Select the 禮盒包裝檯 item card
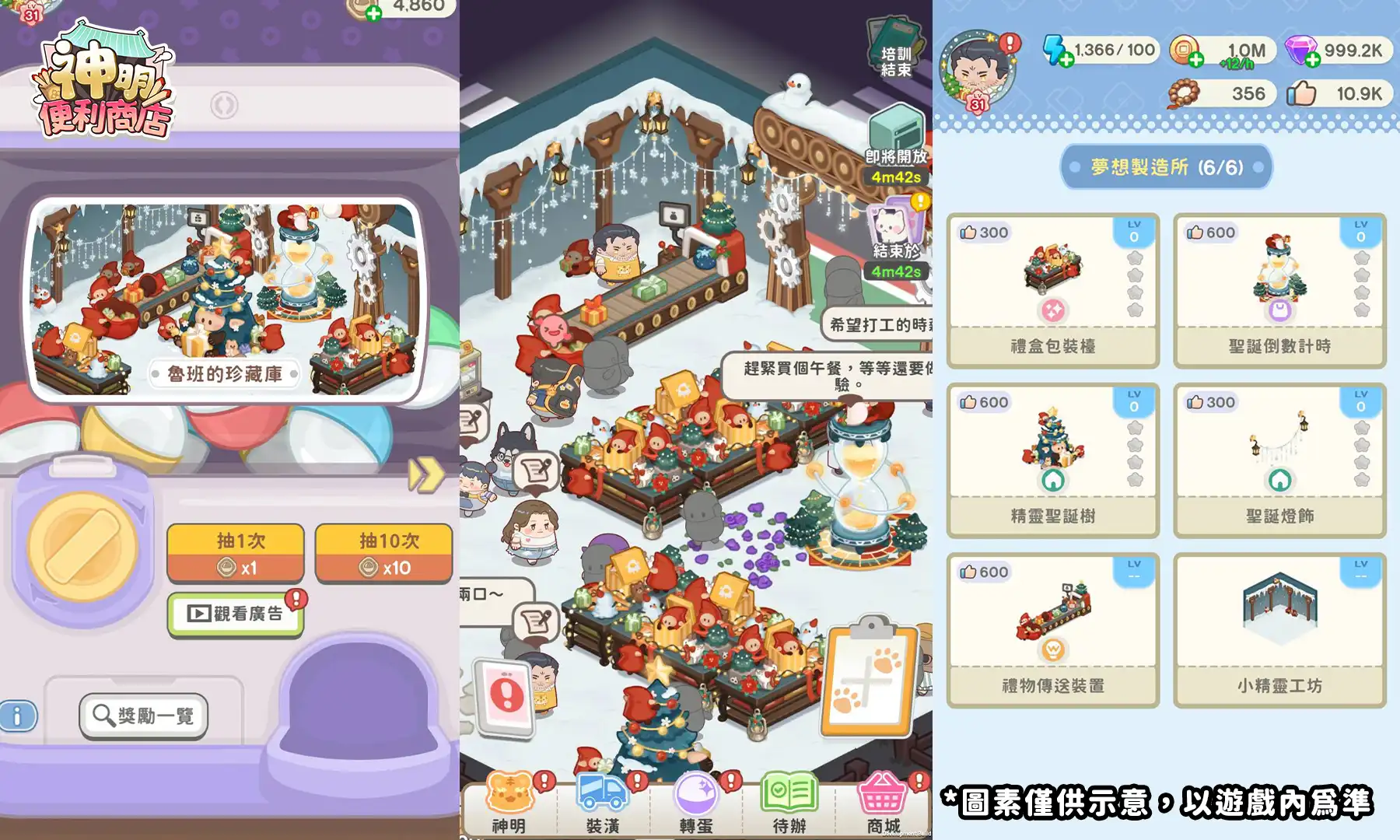 (x=1052, y=289)
